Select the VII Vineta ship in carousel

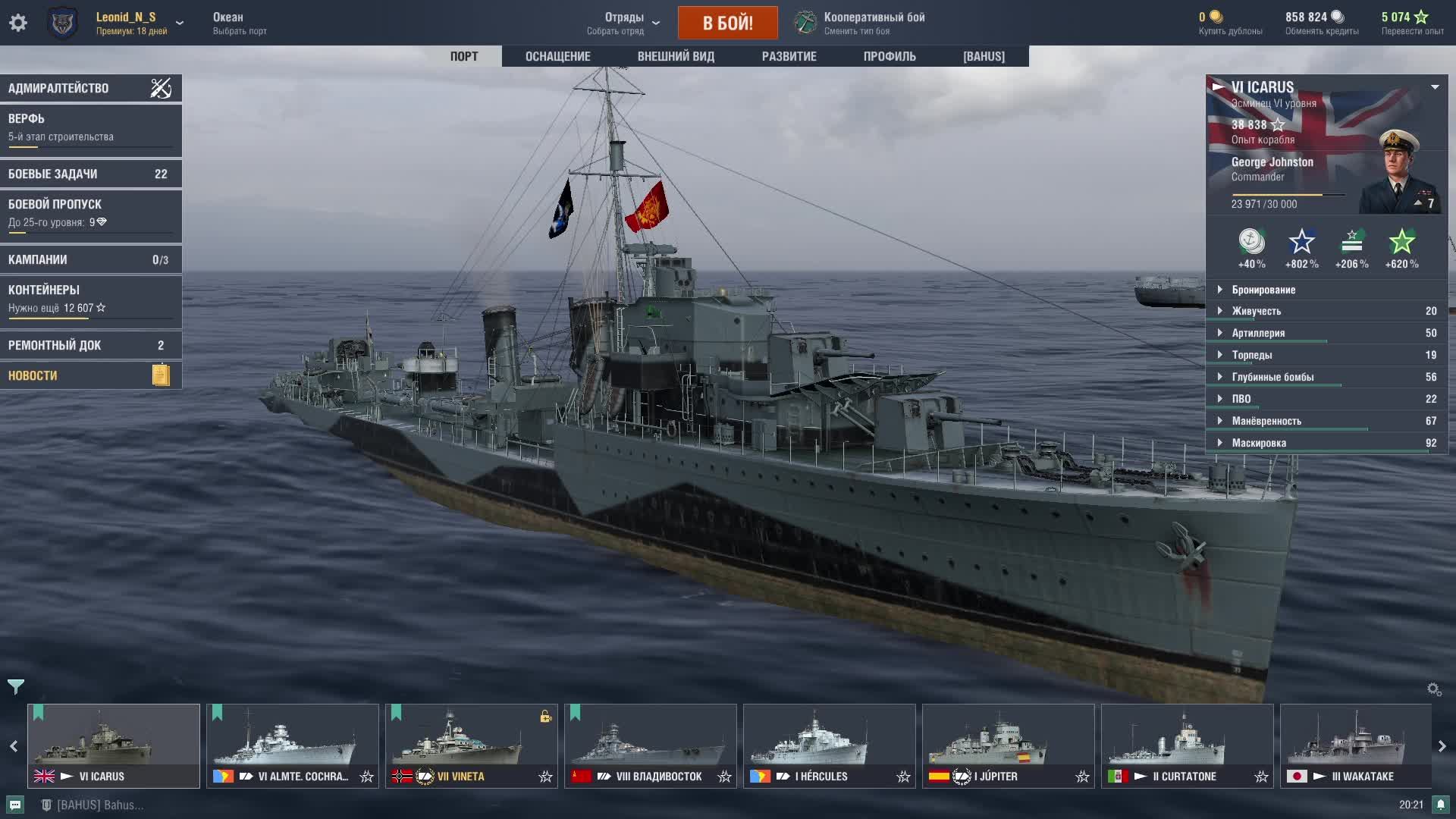point(471,745)
